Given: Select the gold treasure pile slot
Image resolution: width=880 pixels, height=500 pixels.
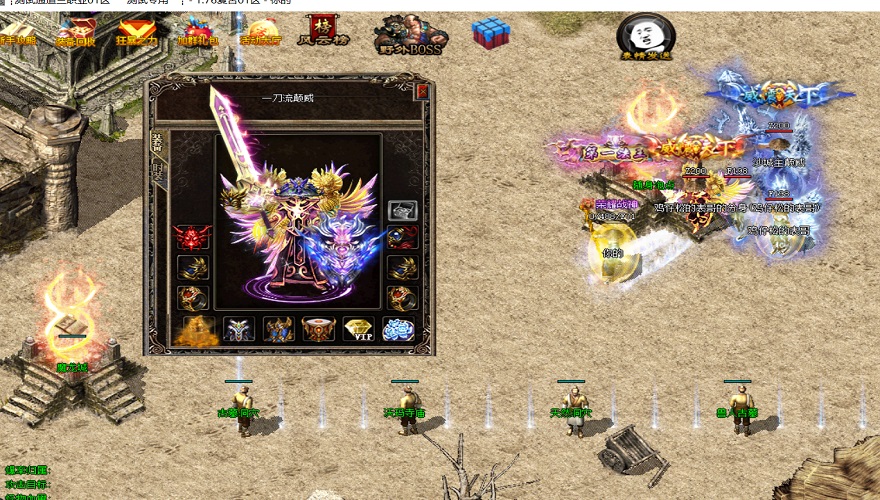Looking at the screenshot, I should pos(196,329).
